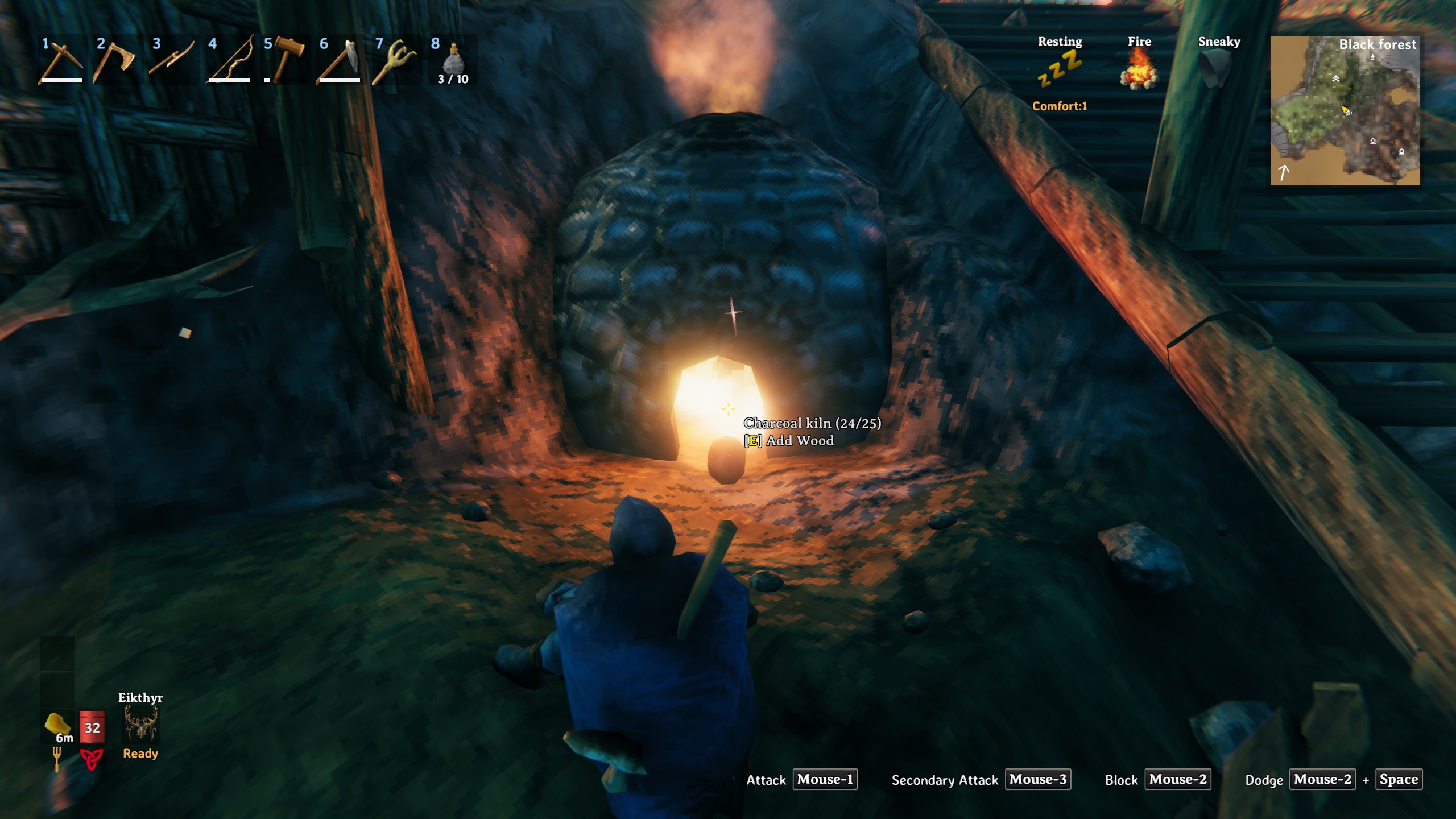Select the pickaxe in hotbar slot 1
The width and height of the screenshot is (1456, 819).
click(61, 60)
